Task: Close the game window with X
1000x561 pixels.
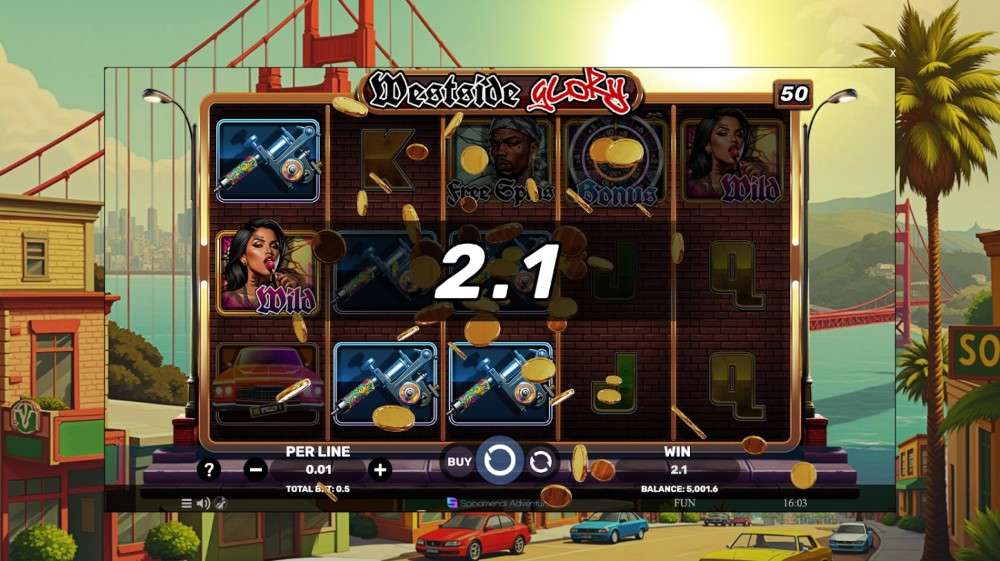Action: (x=893, y=52)
